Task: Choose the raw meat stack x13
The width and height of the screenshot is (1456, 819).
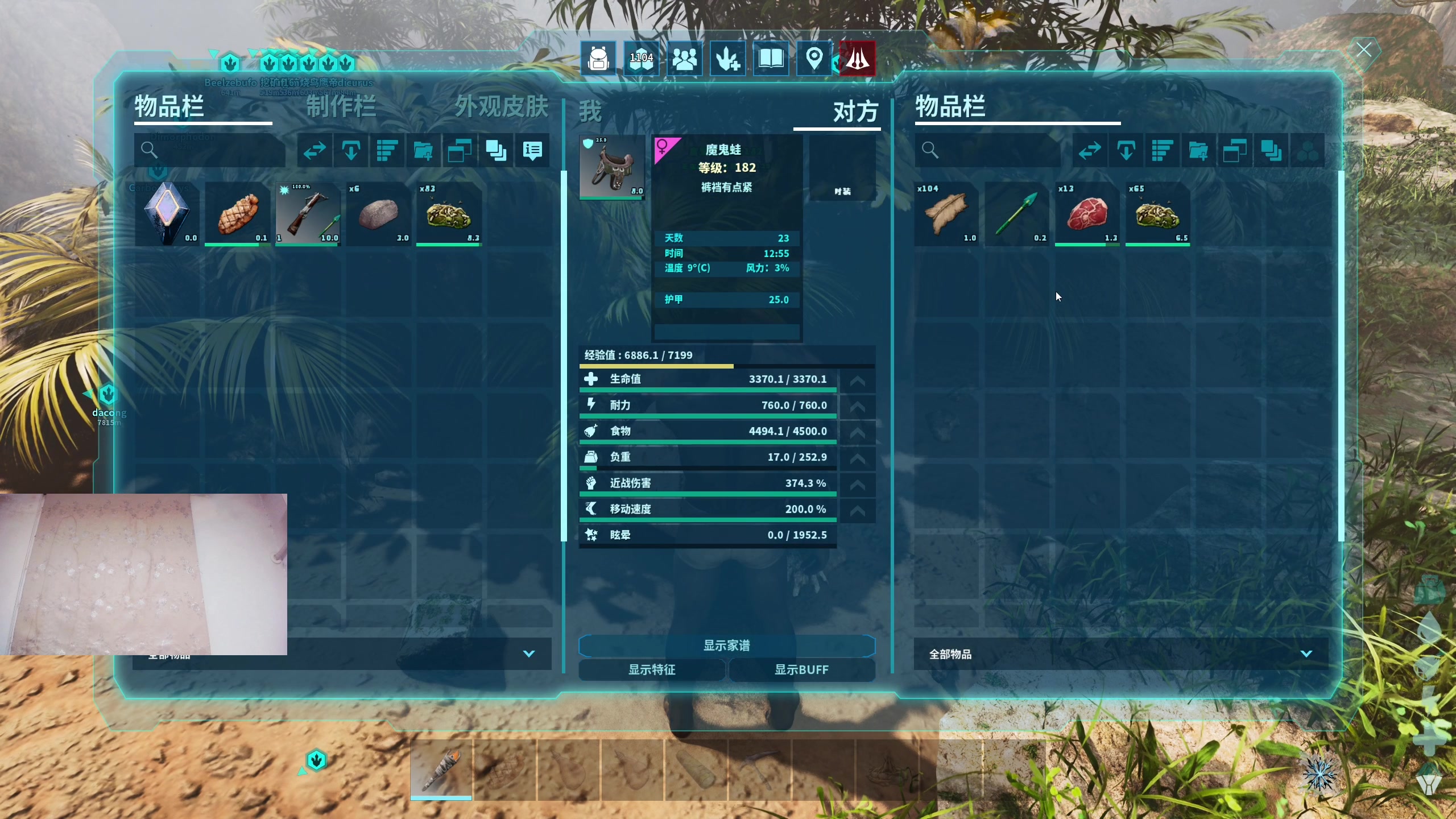Action: (1087, 214)
